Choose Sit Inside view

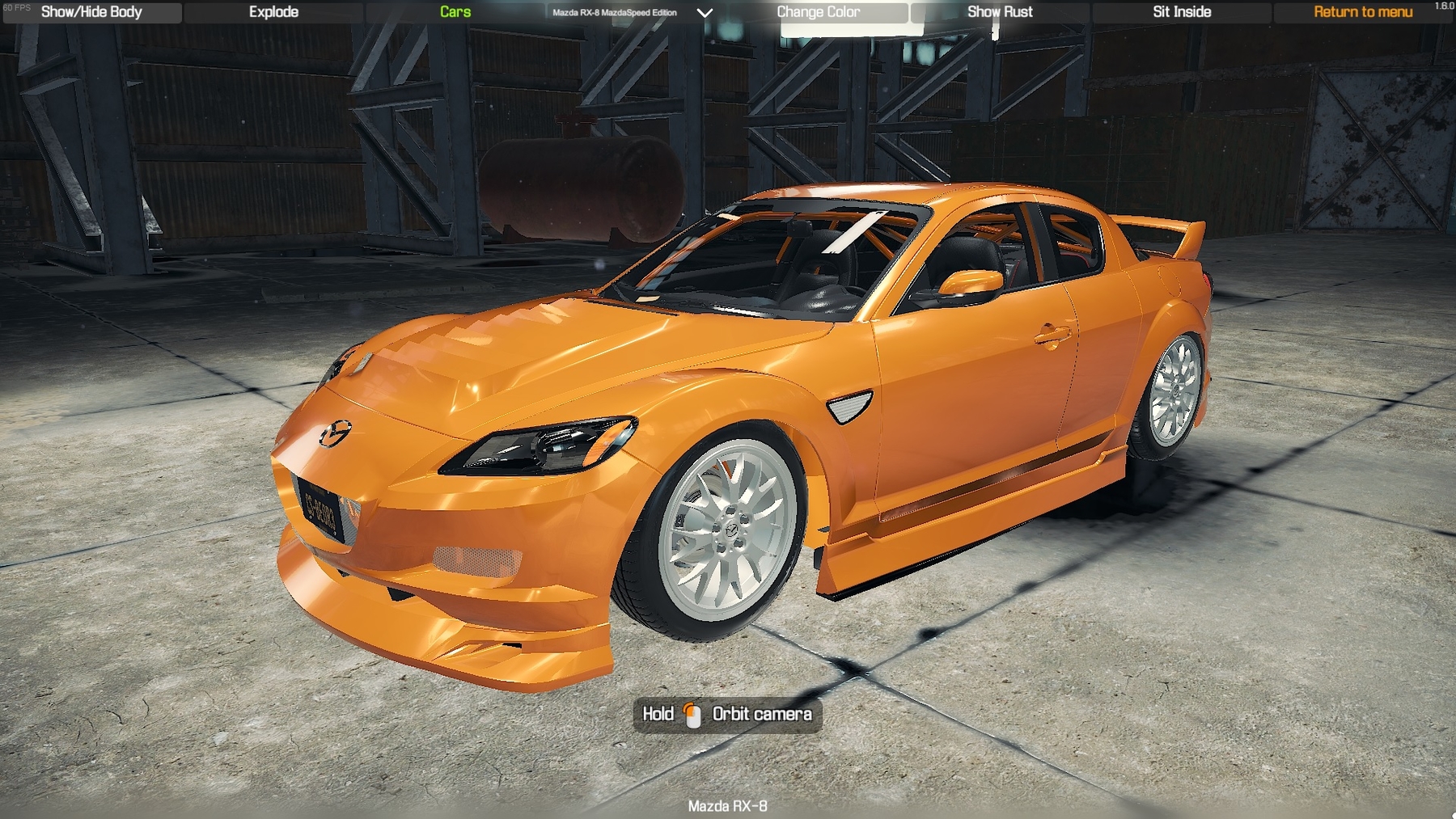[x=1182, y=12]
